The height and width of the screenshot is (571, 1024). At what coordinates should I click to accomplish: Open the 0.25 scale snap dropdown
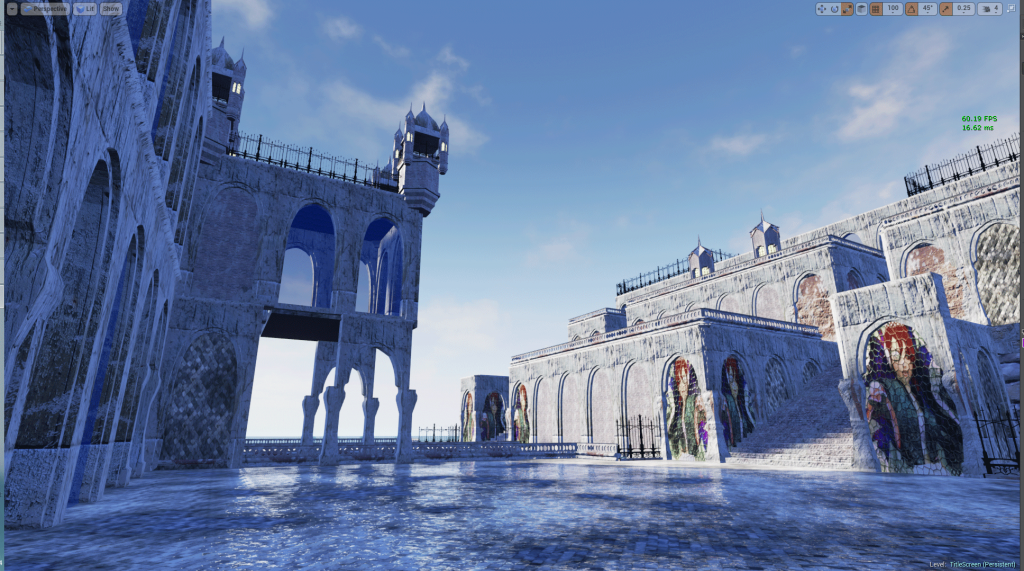(x=963, y=9)
